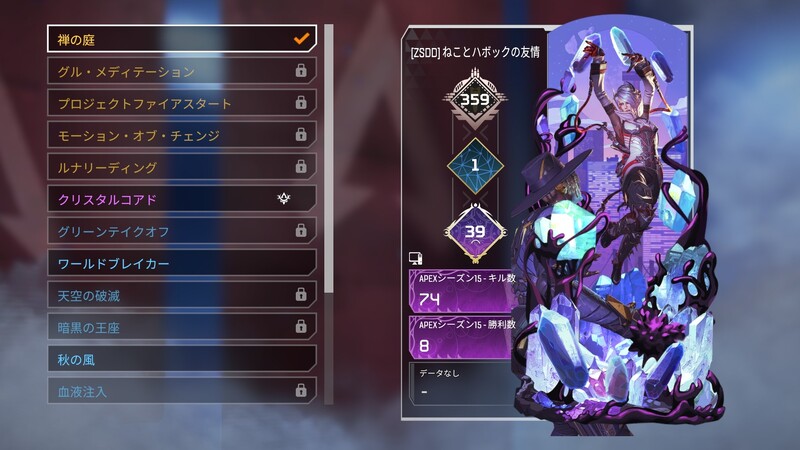Select the locked 天空の破滅 frame
Viewport: 800px width, 450px height.
(181, 295)
